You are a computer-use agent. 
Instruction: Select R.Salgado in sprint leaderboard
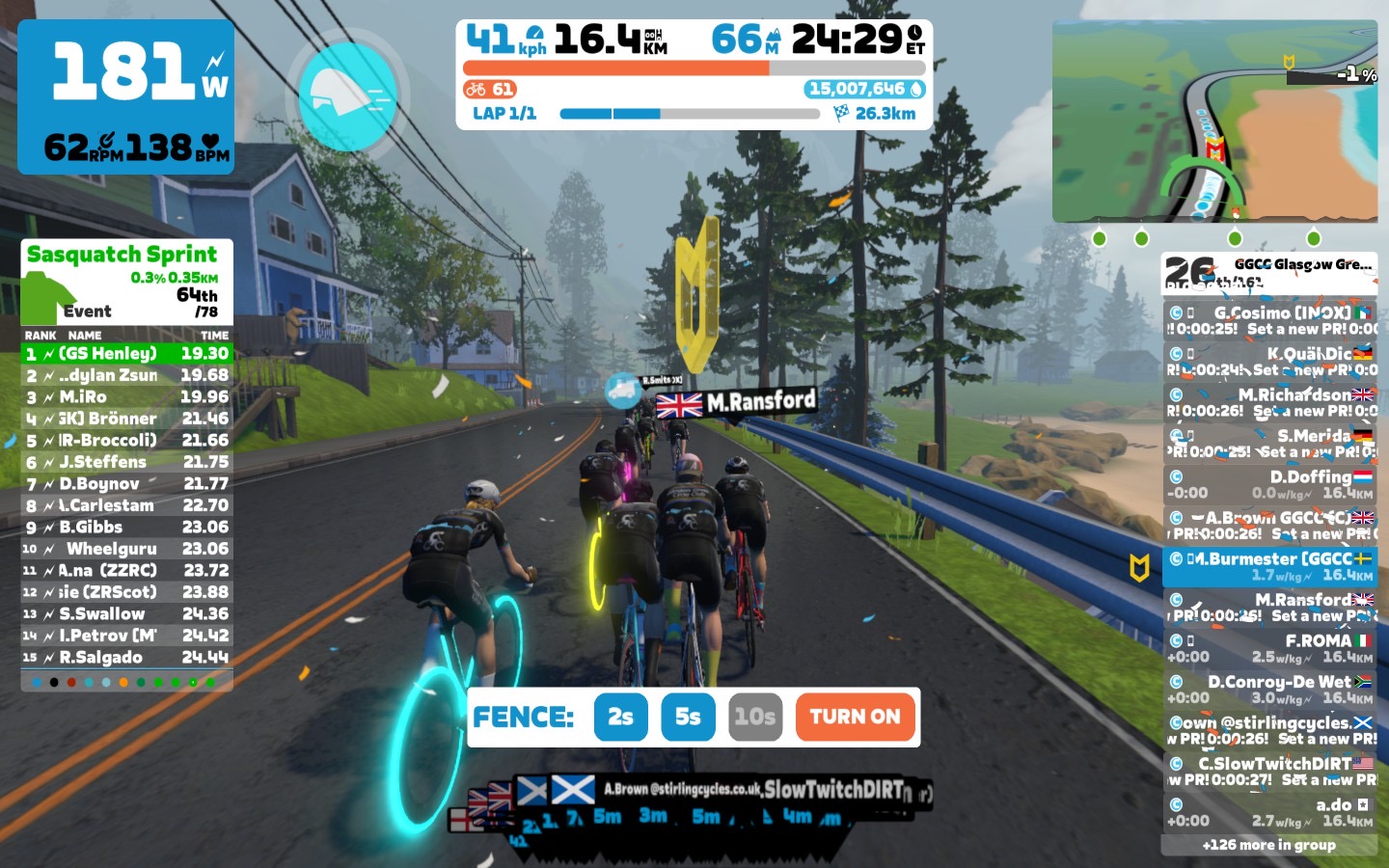(126, 658)
